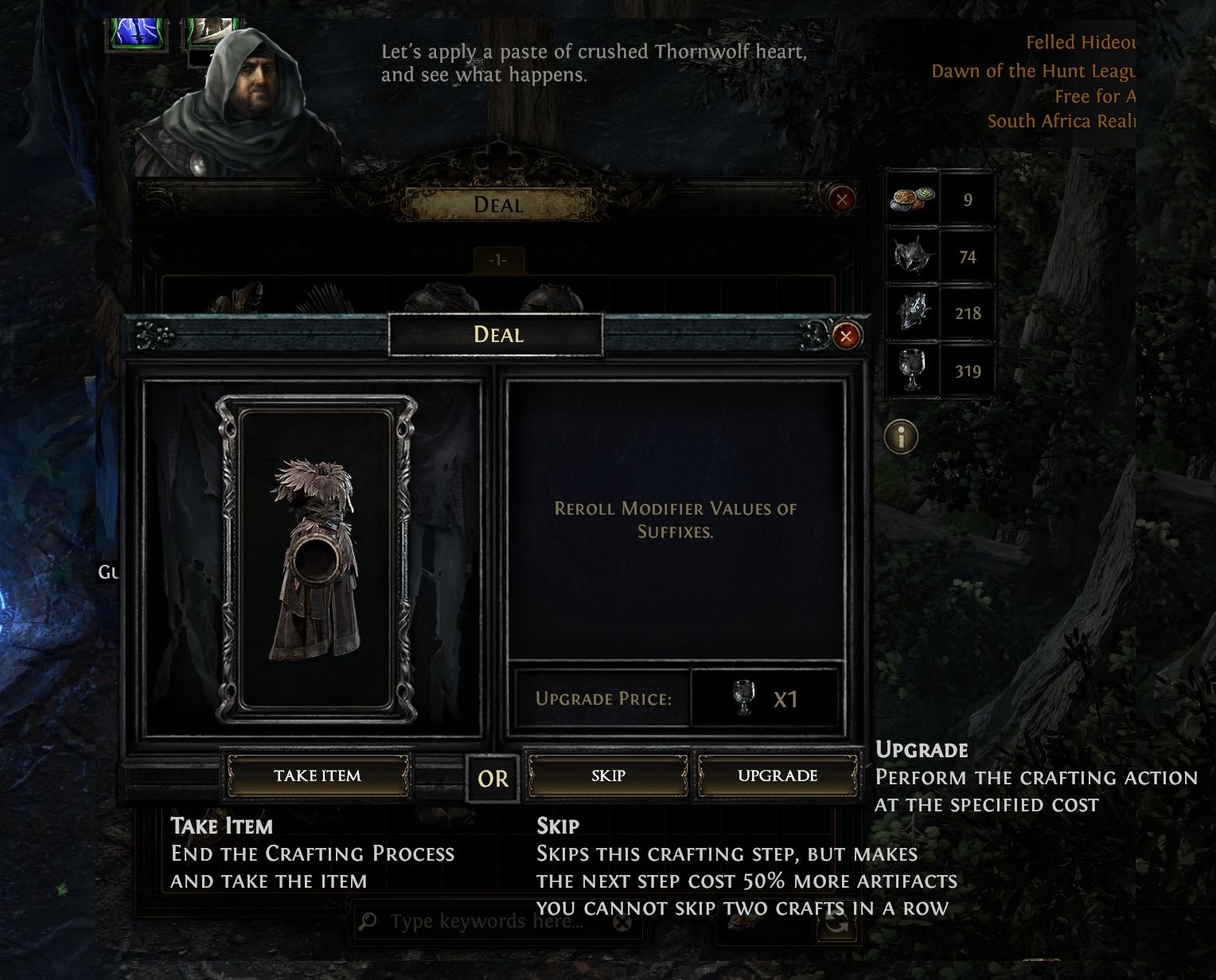Select the goblet artifact in the currency list
The height and width of the screenshot is (980, 1216).
click(913, 370)
